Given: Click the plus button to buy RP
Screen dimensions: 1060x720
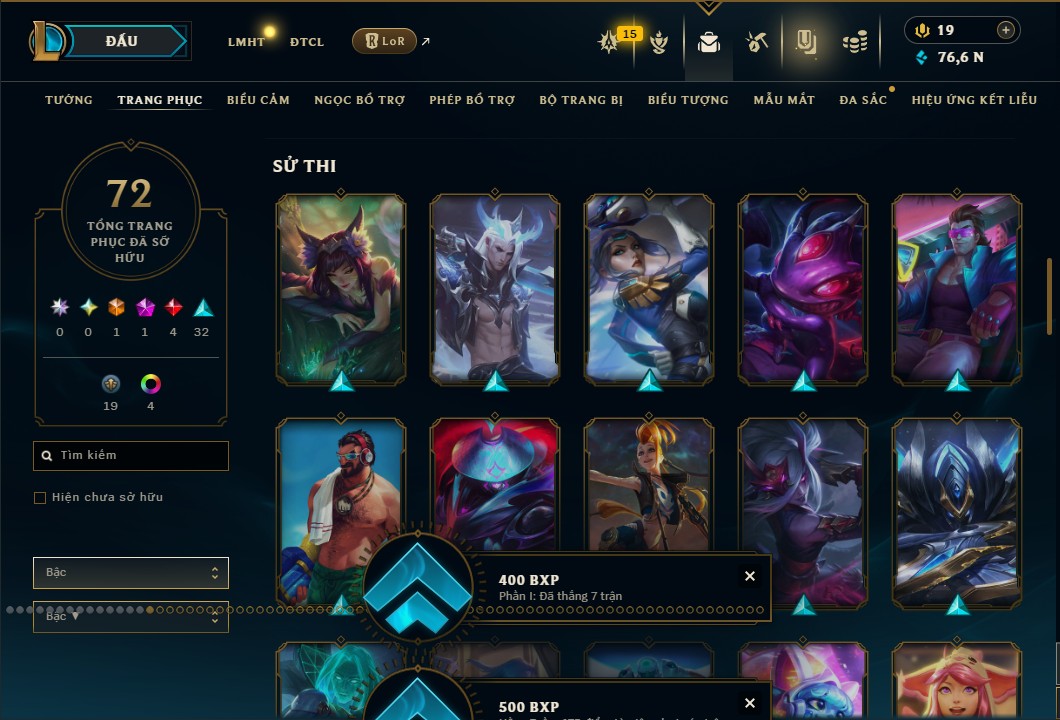Looking at the screenshot, I should [x=1006, y=31].
